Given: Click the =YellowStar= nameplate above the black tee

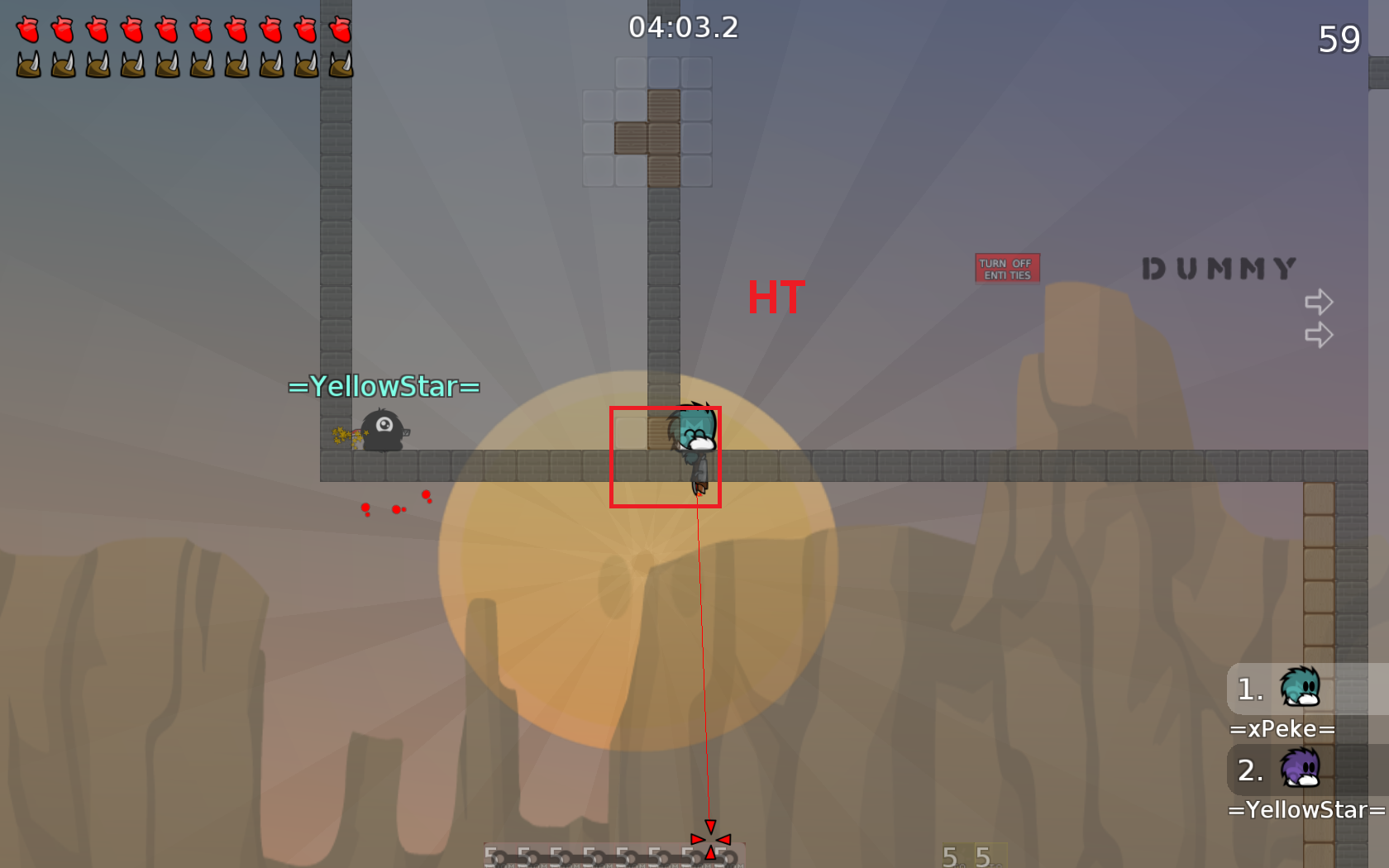Looking at the screenshot, I should coord(384,385).
